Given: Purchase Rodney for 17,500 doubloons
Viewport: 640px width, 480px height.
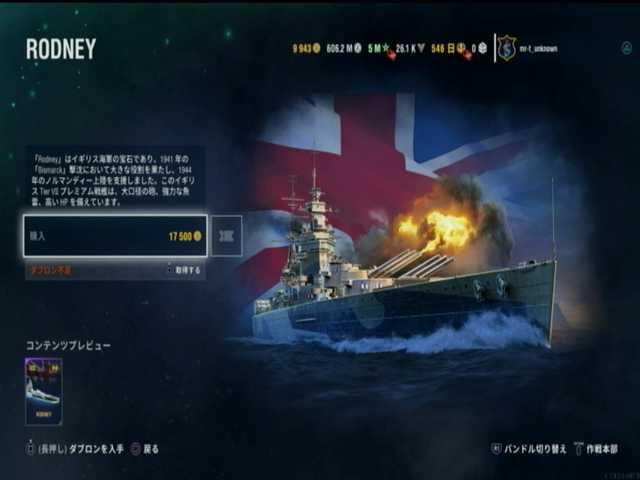Looking at the screenshot, I should [116, 237].
